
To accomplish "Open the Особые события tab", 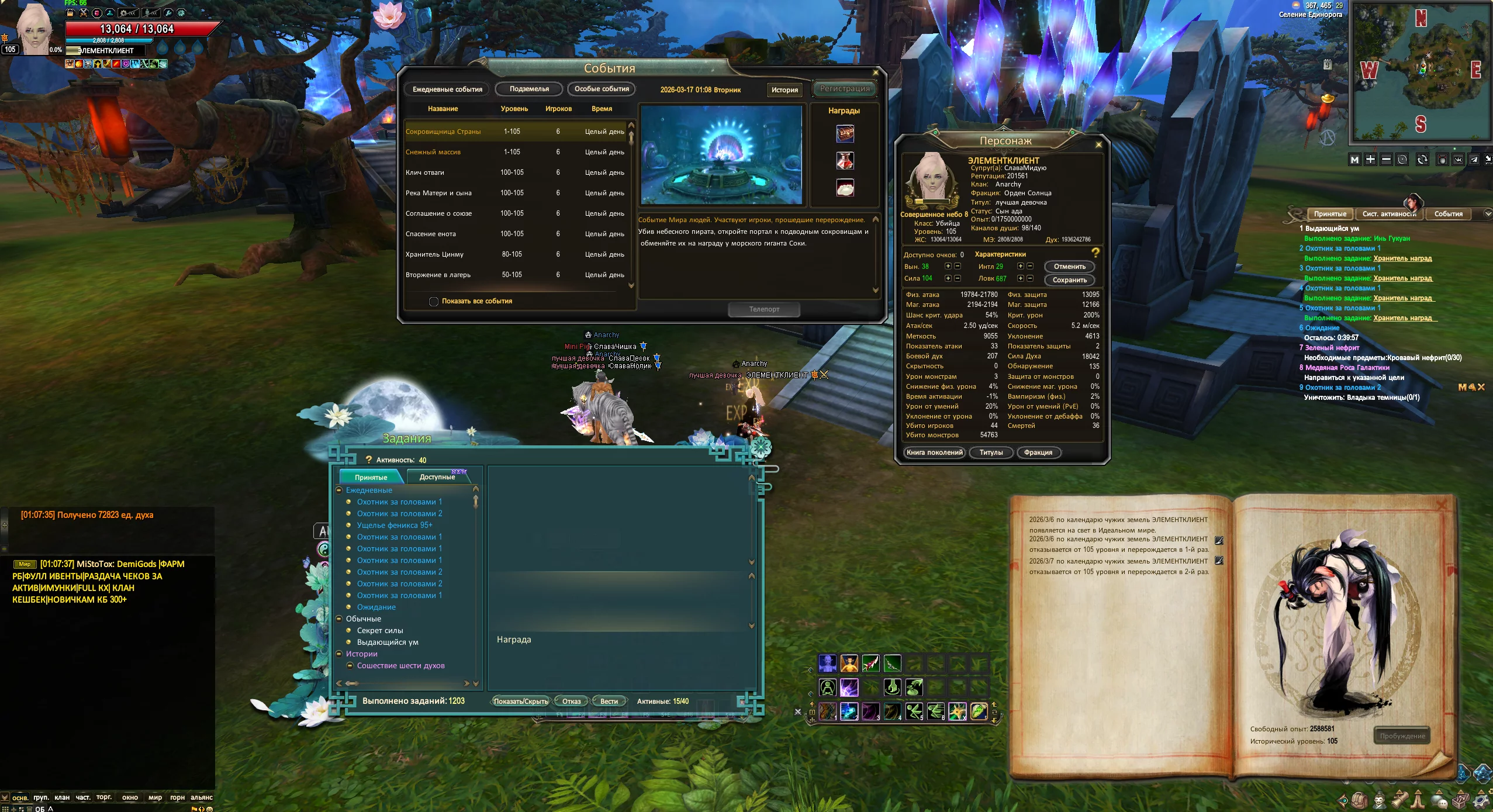I will tap(602, 89).
